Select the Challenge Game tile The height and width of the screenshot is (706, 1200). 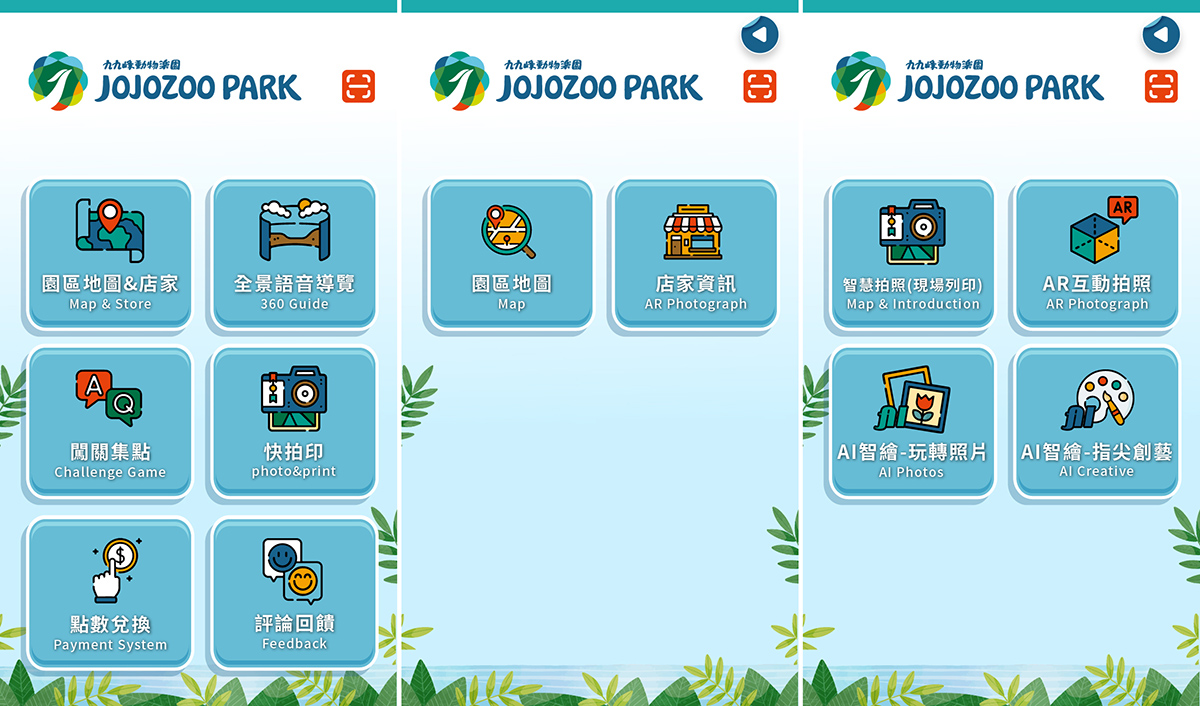tap(110, 422)
